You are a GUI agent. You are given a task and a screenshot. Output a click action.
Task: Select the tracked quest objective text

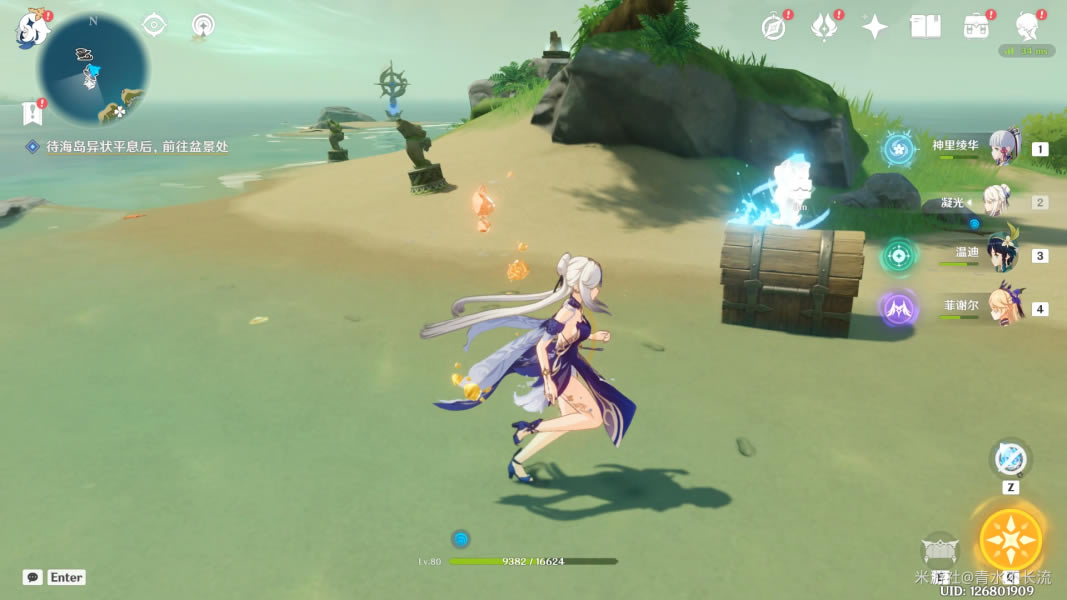pos(137,146)
